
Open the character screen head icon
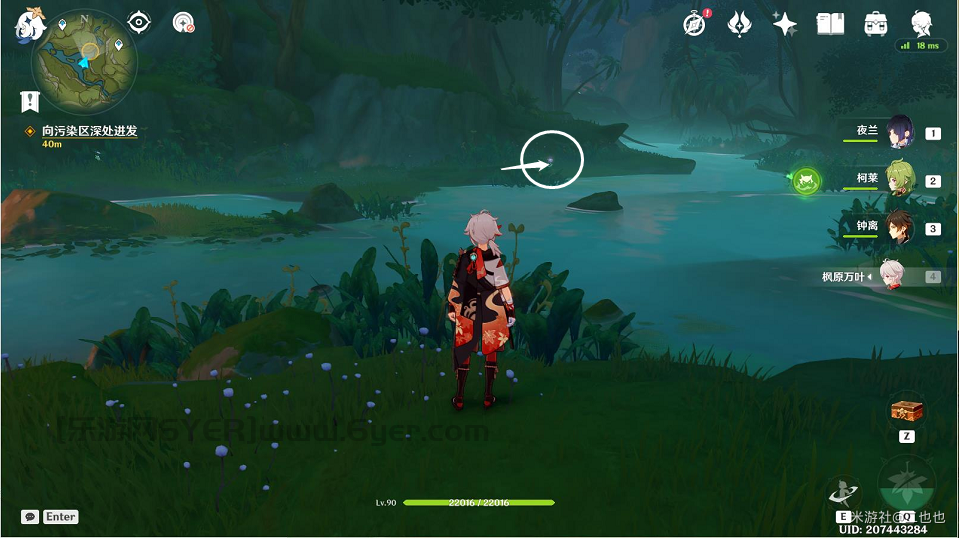921,22
